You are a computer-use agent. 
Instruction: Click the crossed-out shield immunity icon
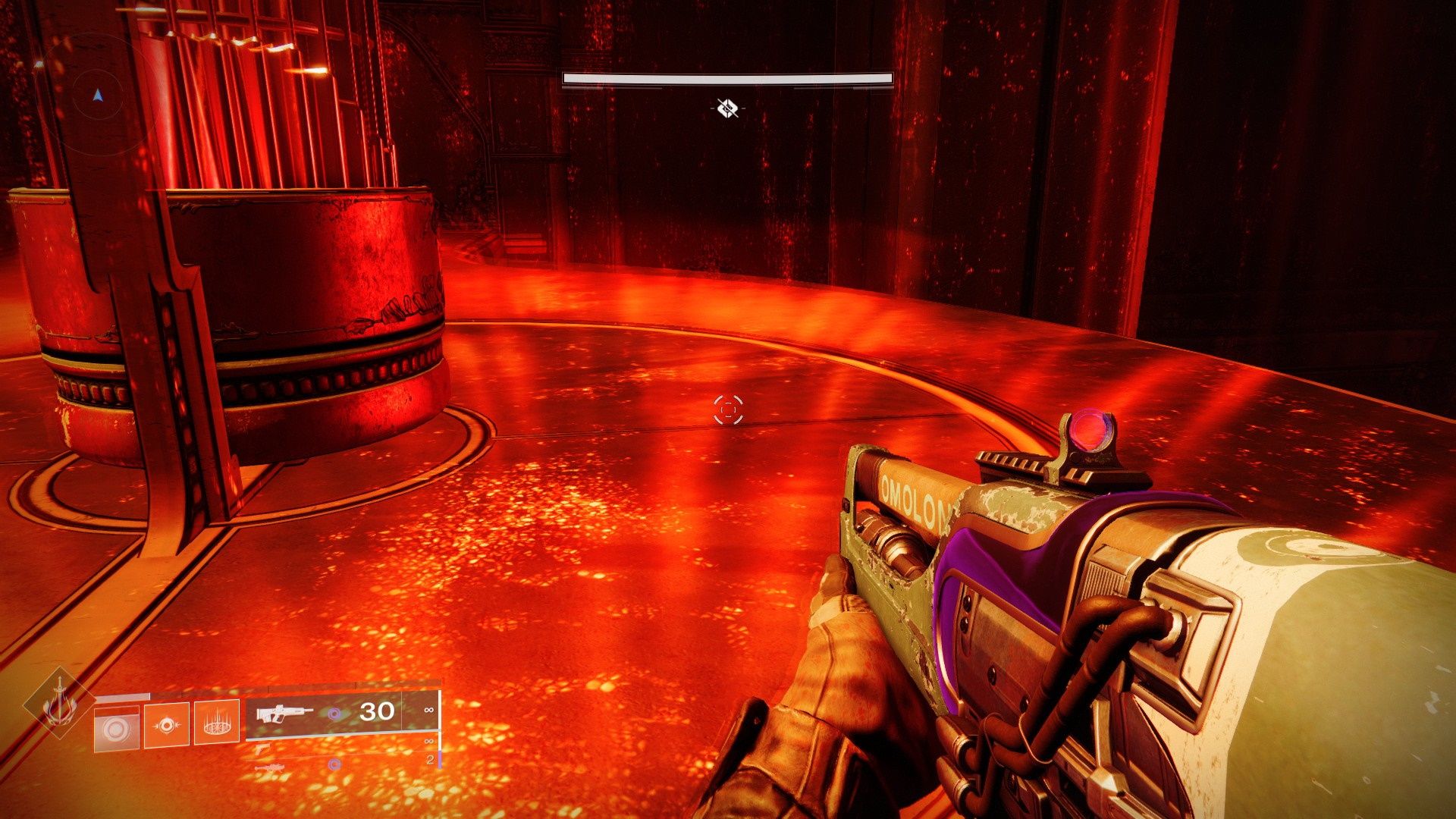(726, 108)
